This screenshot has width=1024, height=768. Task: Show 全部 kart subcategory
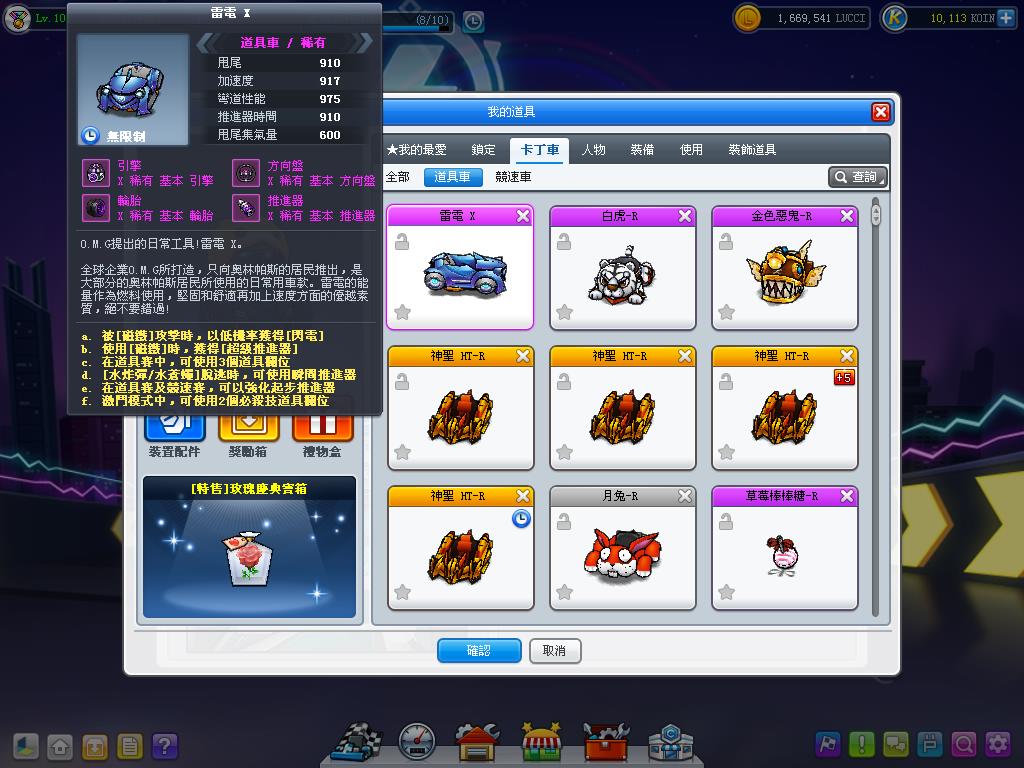coord(398,177)
